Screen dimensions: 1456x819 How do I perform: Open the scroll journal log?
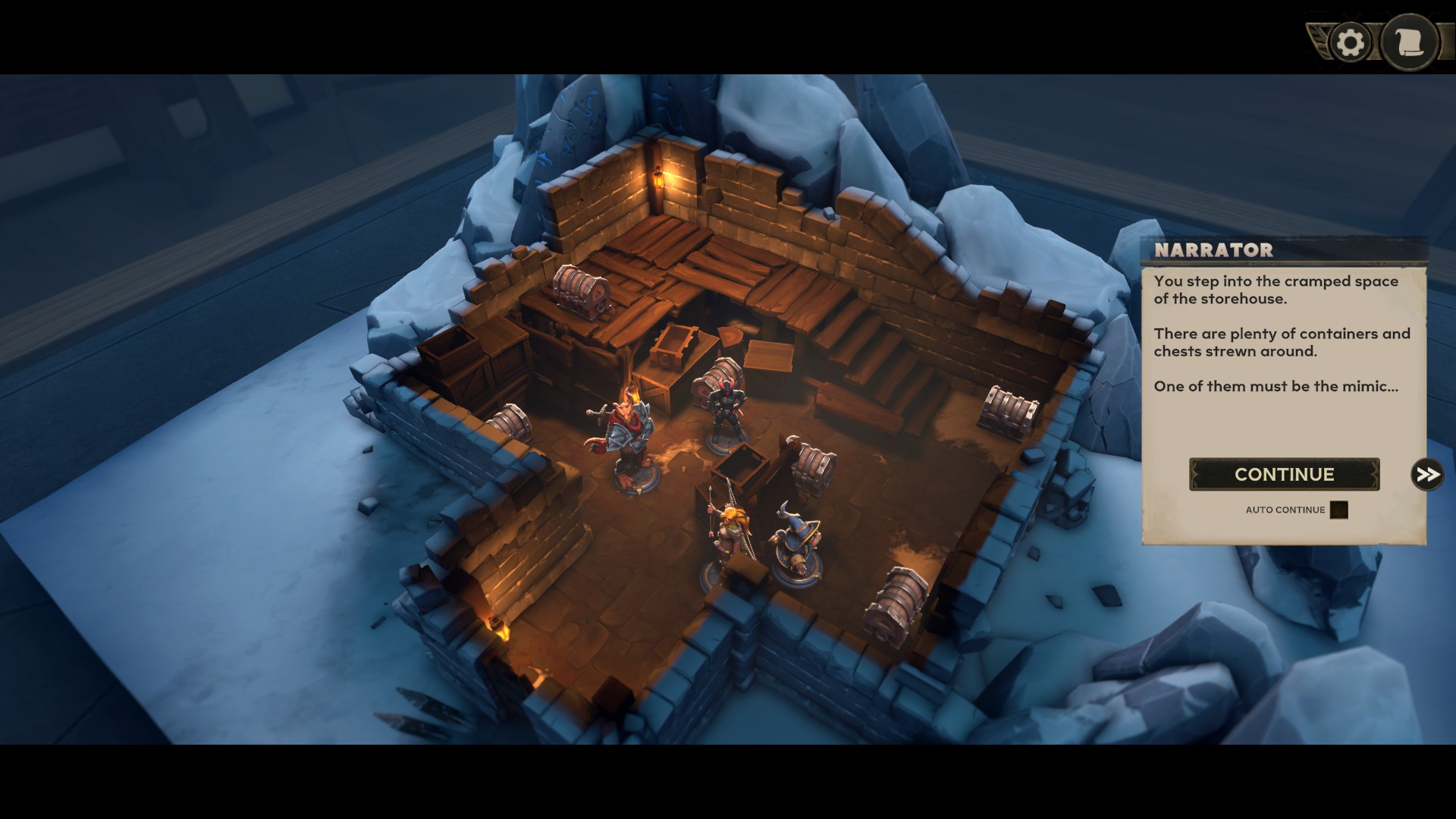(x=1410, y=42)
